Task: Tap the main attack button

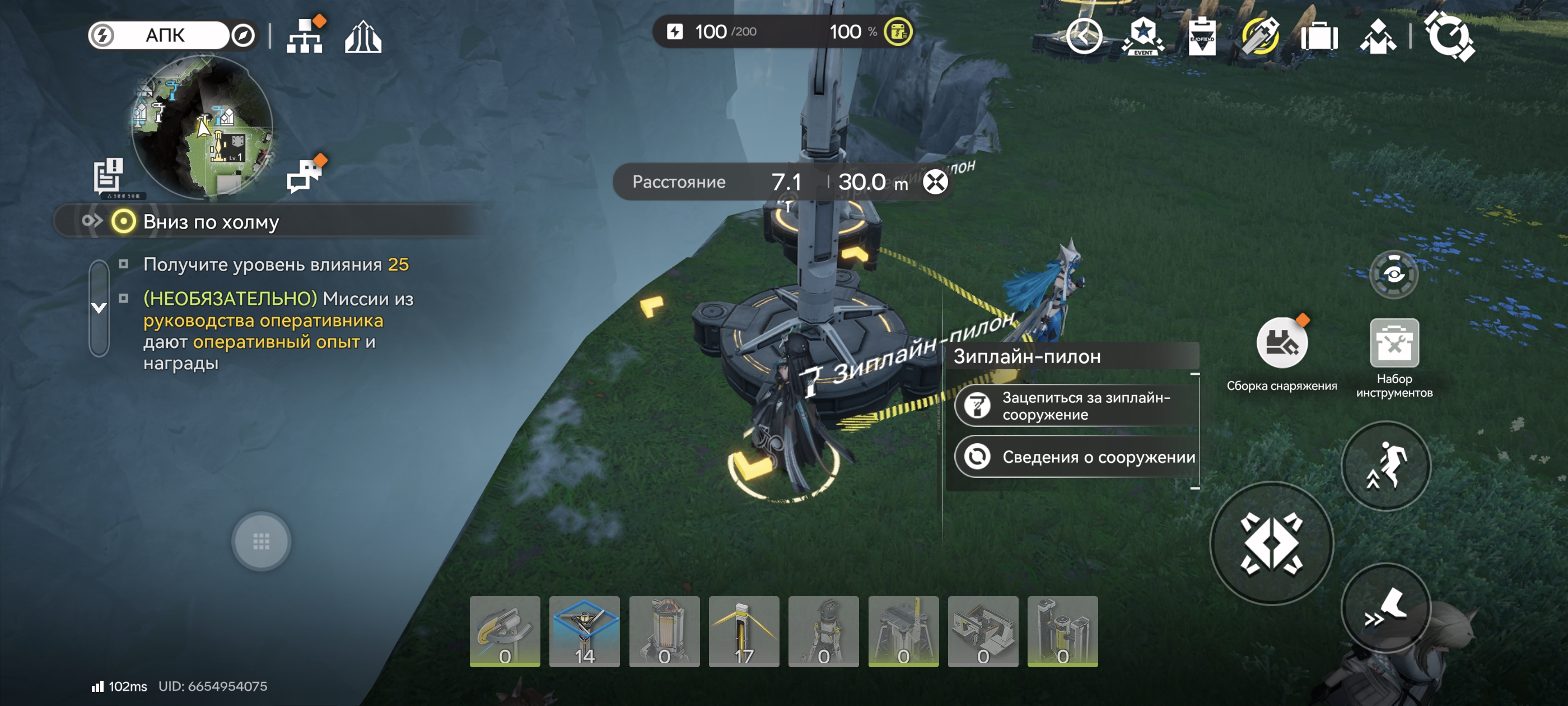Action: coord(1272,543)
